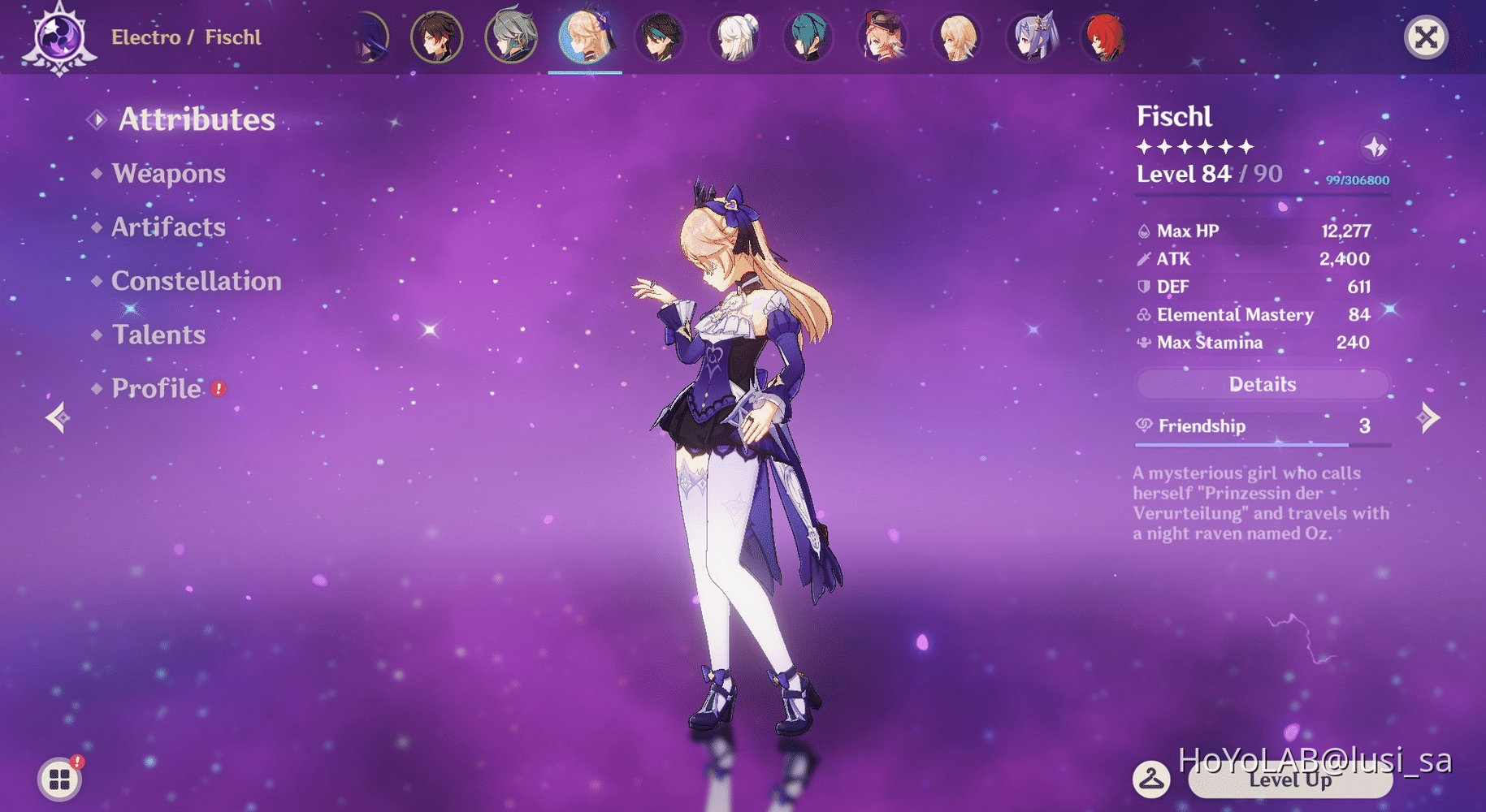Select Xiao's portrait in the character bar
Image resolution: width=1486 pixels, height=812 pixels.
(660, 37)
